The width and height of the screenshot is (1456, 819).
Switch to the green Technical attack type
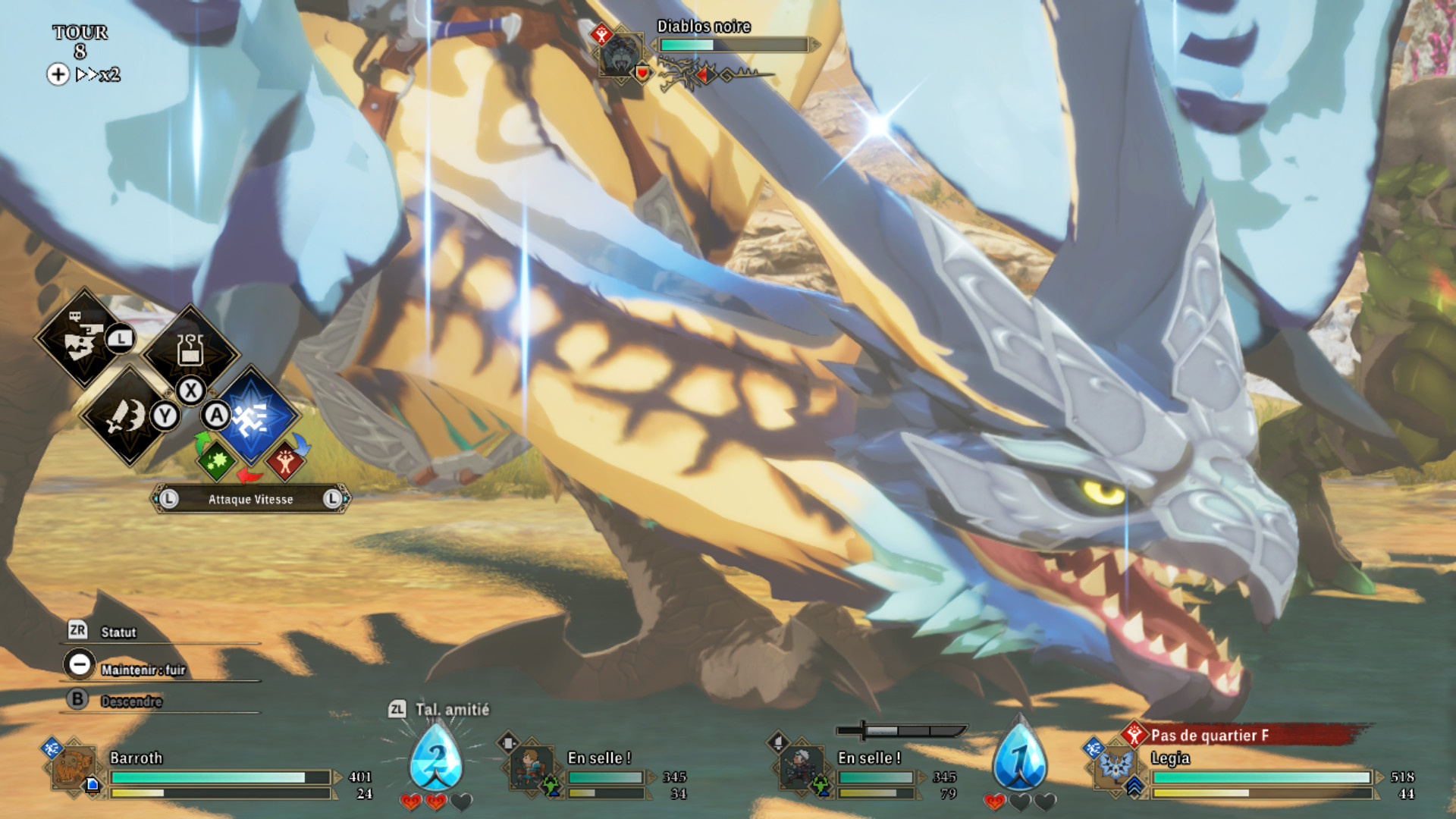216,460
